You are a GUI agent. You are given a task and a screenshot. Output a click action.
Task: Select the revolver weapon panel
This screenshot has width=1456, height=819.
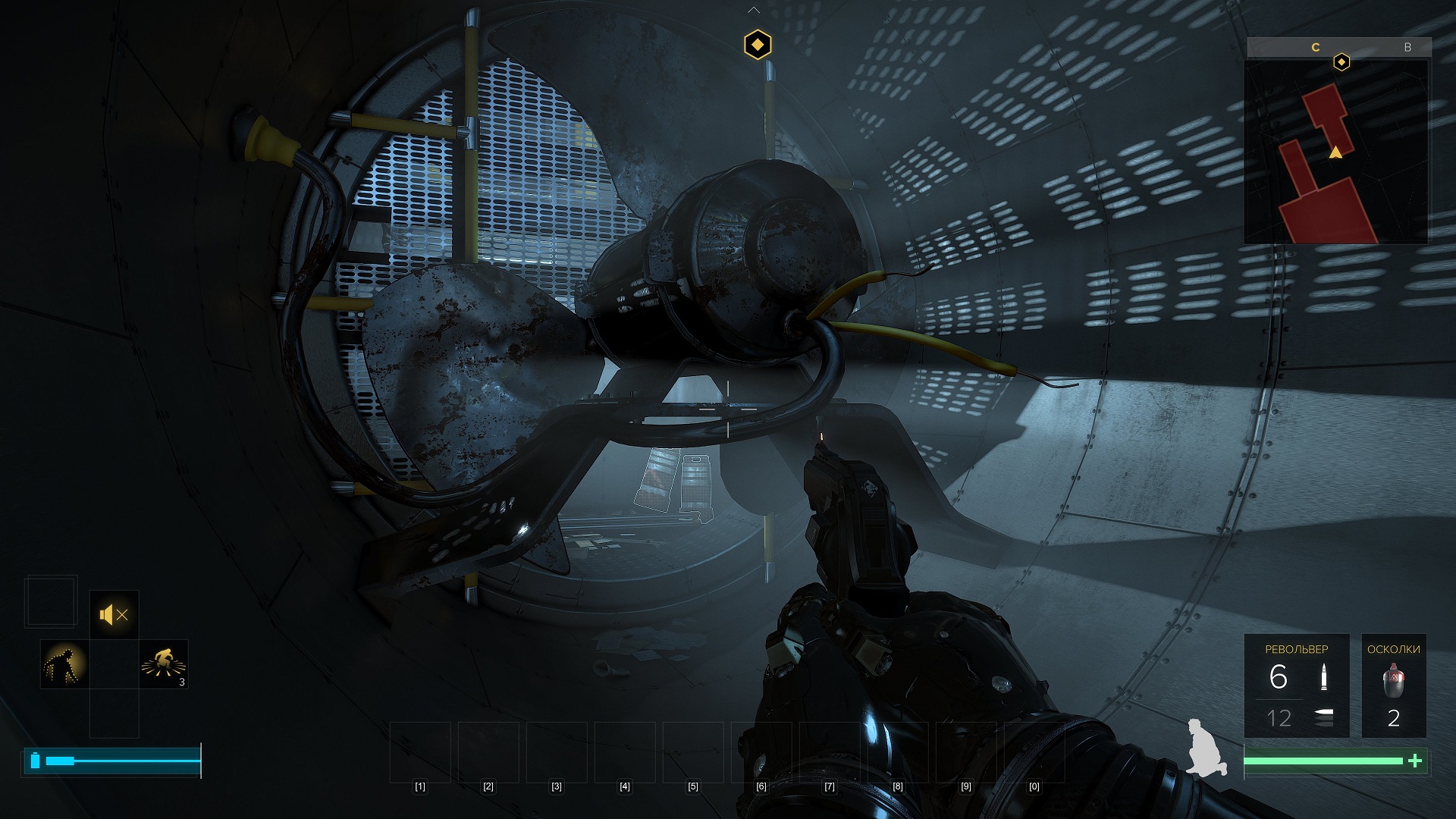pyautogui.click(x=1296, y=686)
